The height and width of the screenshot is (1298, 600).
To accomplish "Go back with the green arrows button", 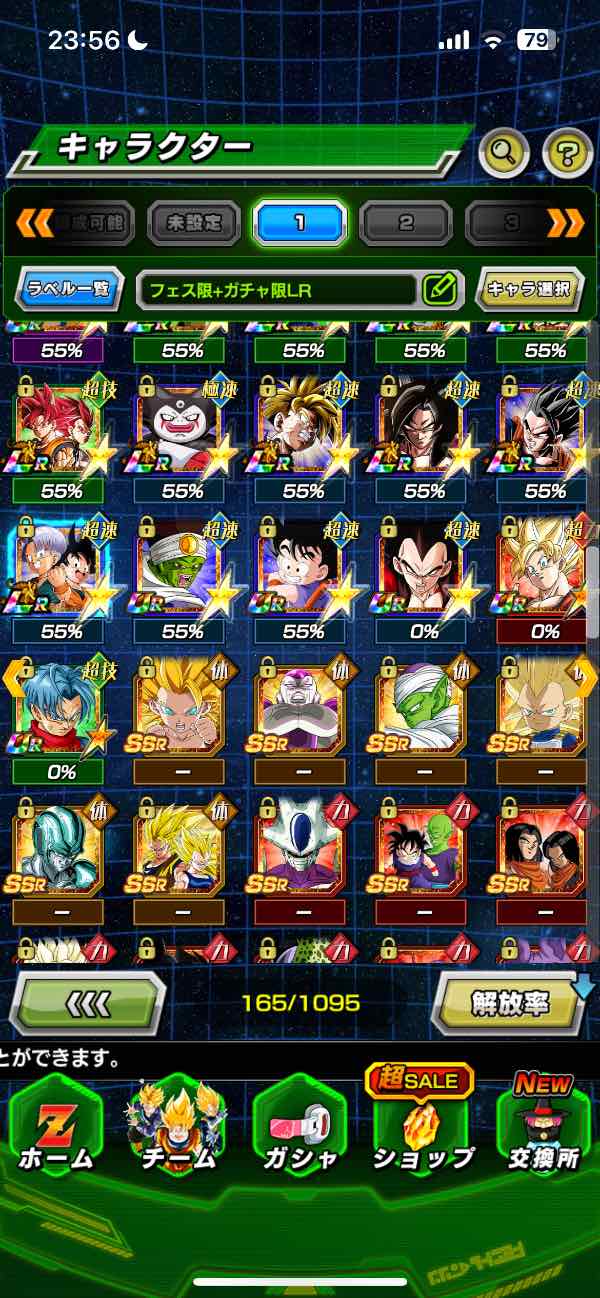I will [x=88, y=1001].
